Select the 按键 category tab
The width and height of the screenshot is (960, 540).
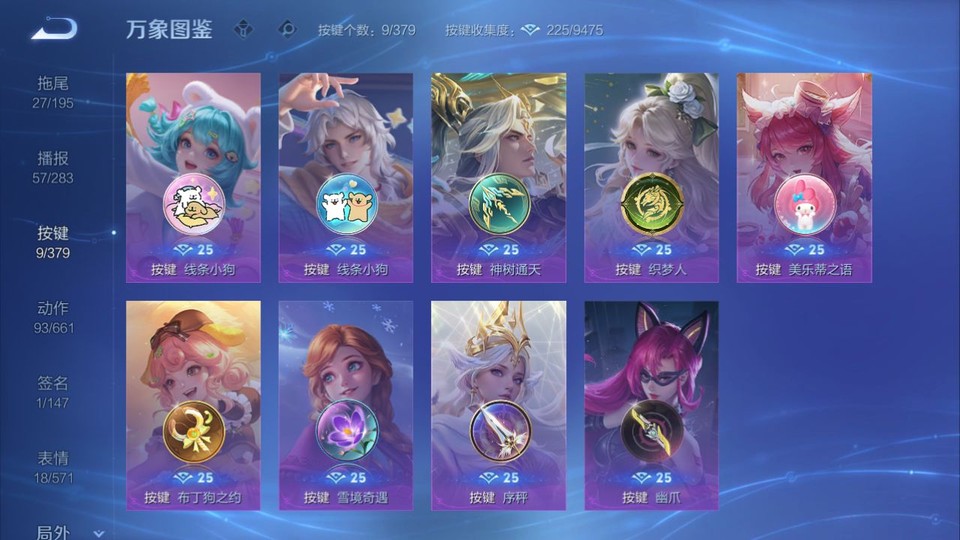click(x=54, y=242)
